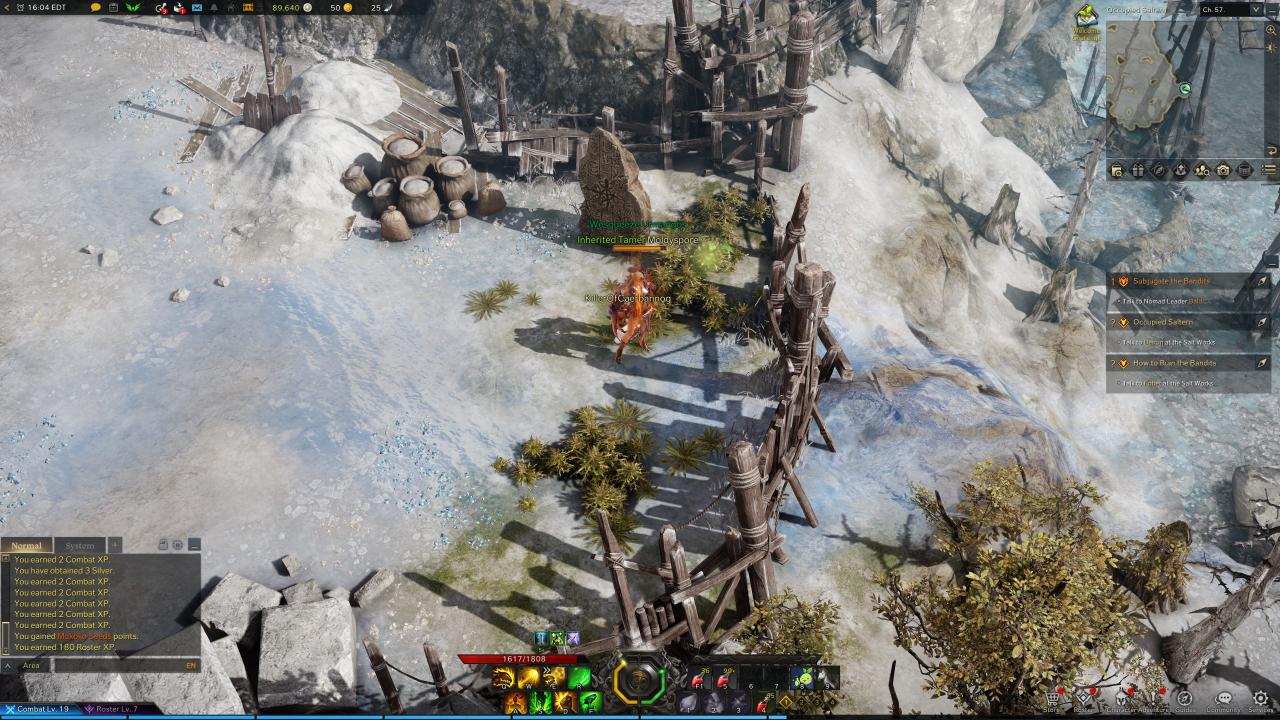Open the camera screenshot mode icon

point(1223,170)
